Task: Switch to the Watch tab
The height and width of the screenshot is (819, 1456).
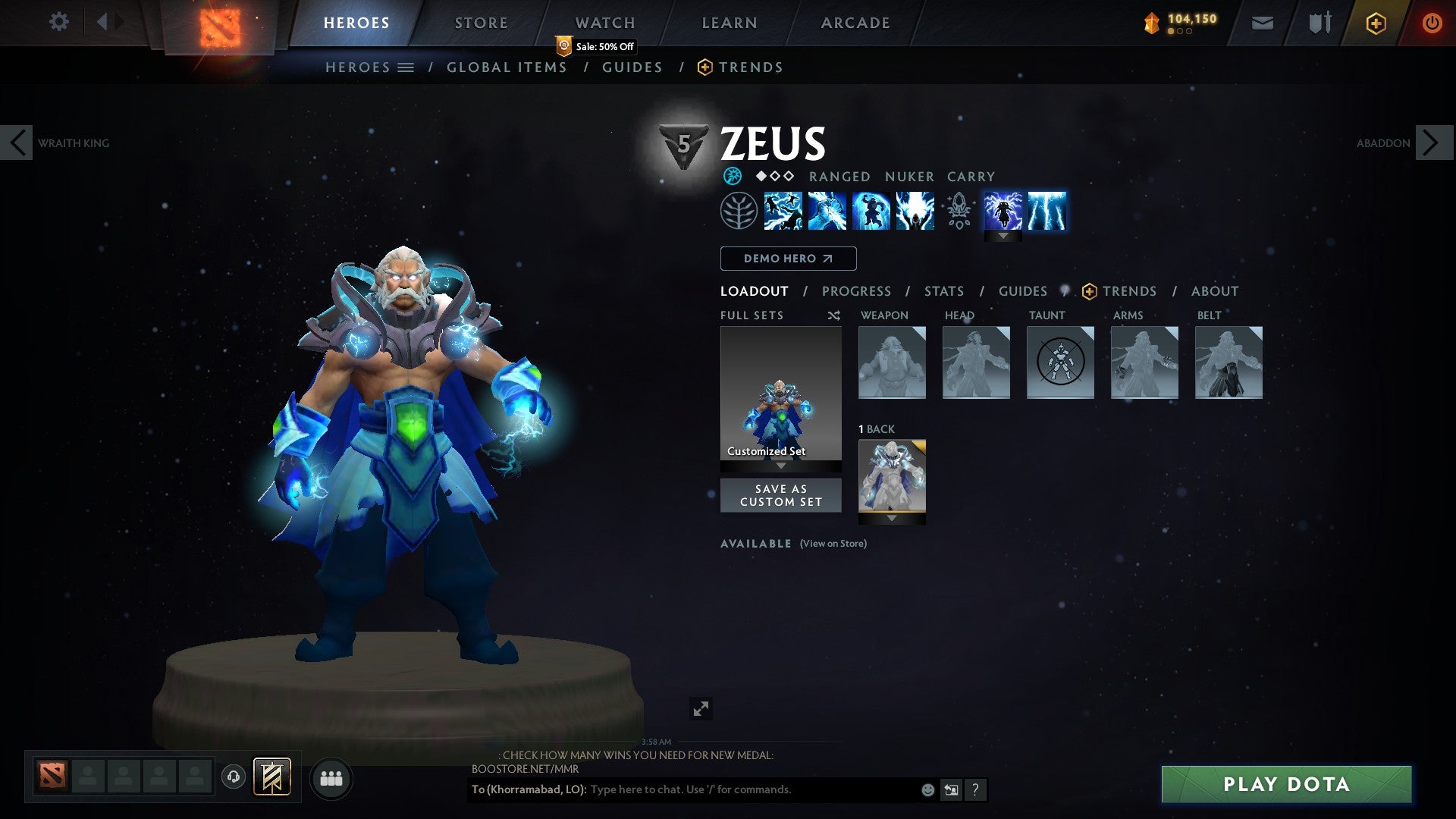Action: (605, 22)
